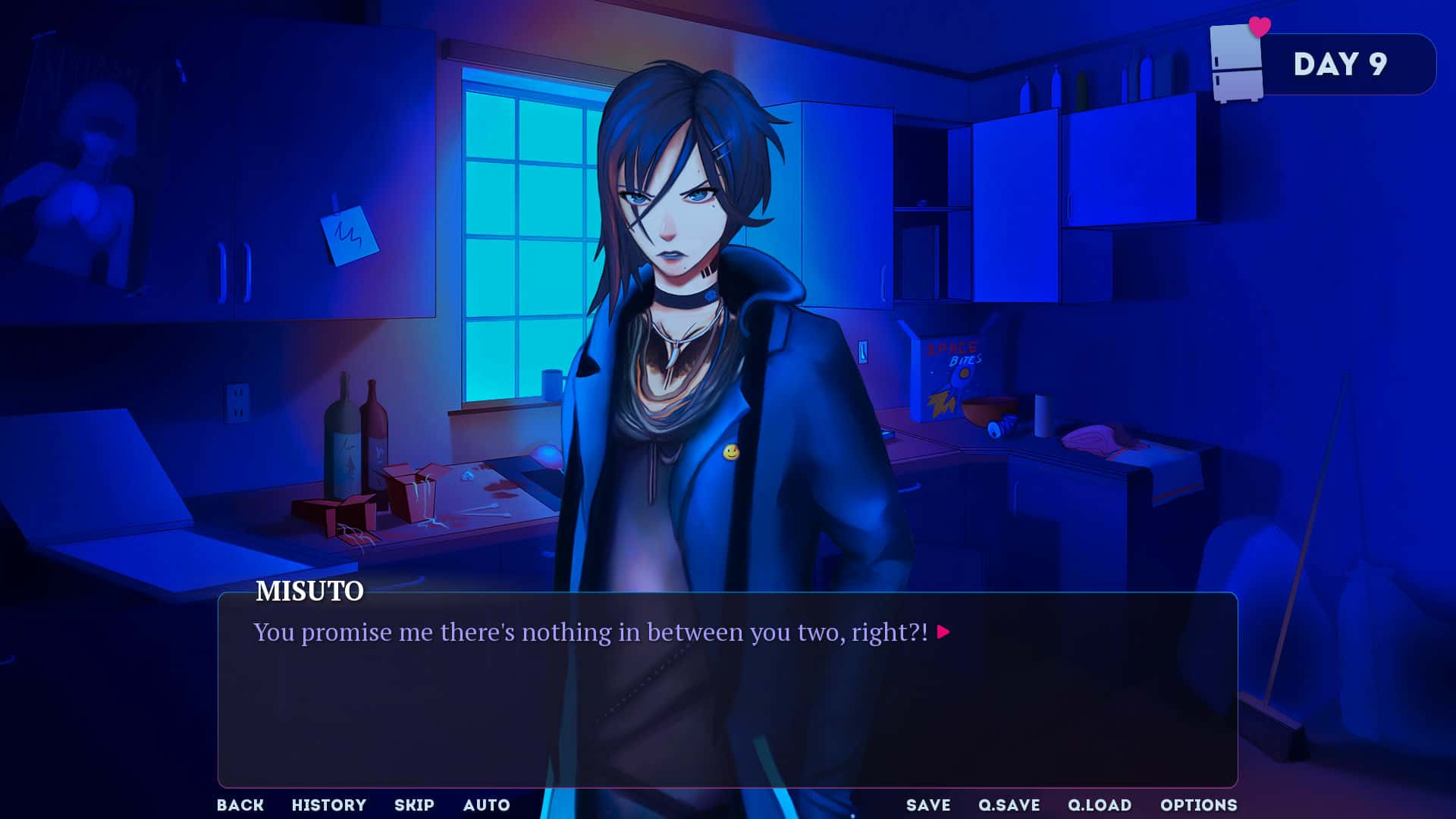Select BACK to rewind to previous line
This screenshot has width=1456, height=819.
click(240, 805)
